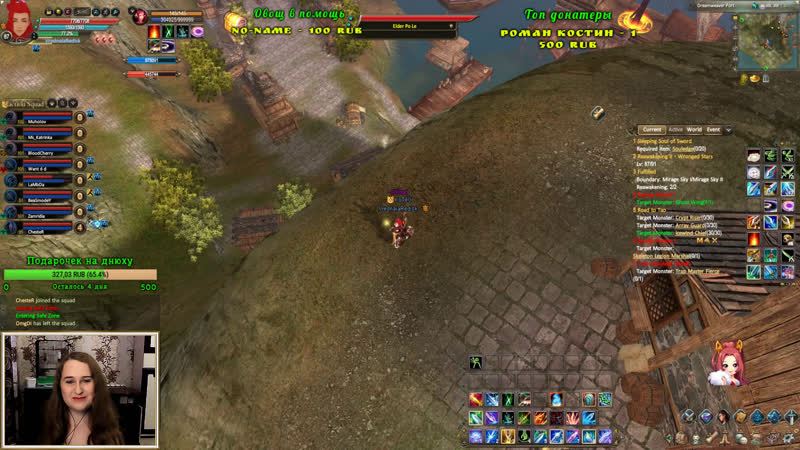This screenshot has height=450, width=800.
Task: Switch to the Current quest tab
Action: tap(653, 130)
